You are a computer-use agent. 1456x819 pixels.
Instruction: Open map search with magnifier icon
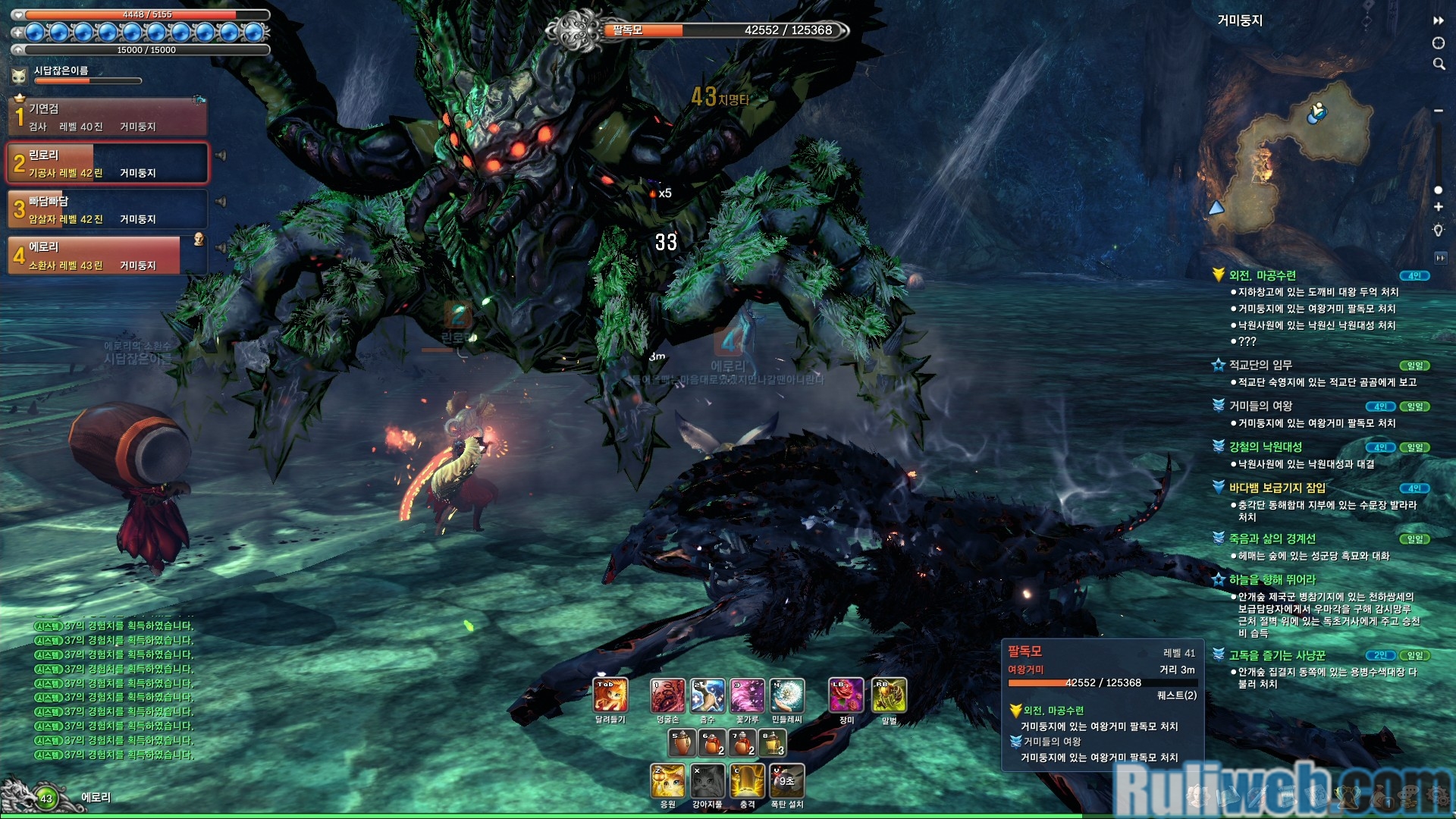click(1439, 64)
